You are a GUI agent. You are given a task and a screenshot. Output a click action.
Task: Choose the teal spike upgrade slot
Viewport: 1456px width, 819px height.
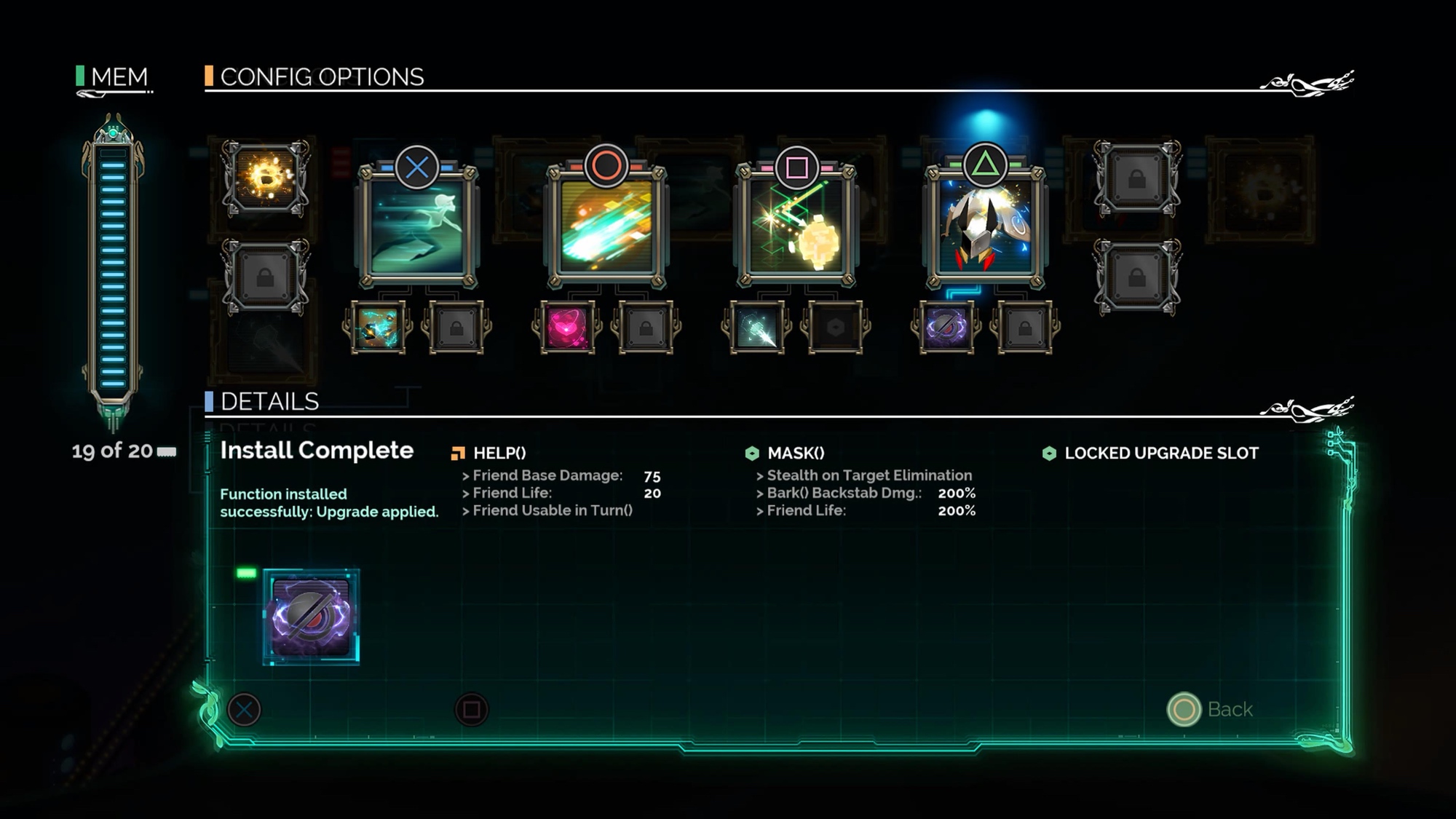point(756,328)
